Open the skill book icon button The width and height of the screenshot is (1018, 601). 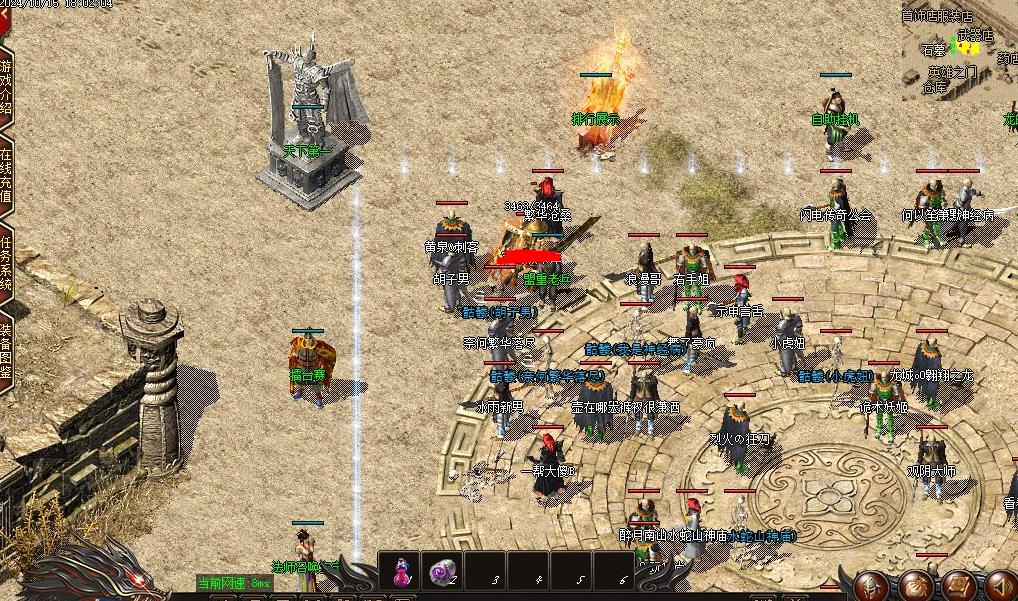click(x=957, y=585)
